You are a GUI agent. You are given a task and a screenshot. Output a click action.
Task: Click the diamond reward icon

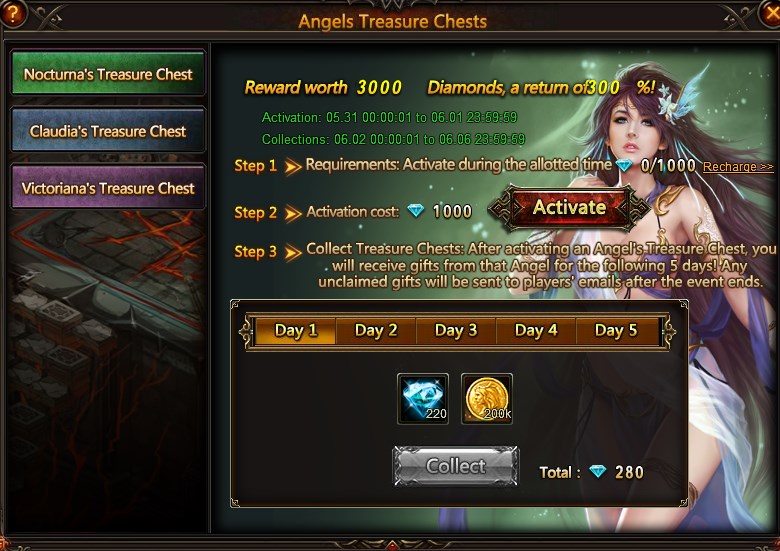[x=423, y=399]
